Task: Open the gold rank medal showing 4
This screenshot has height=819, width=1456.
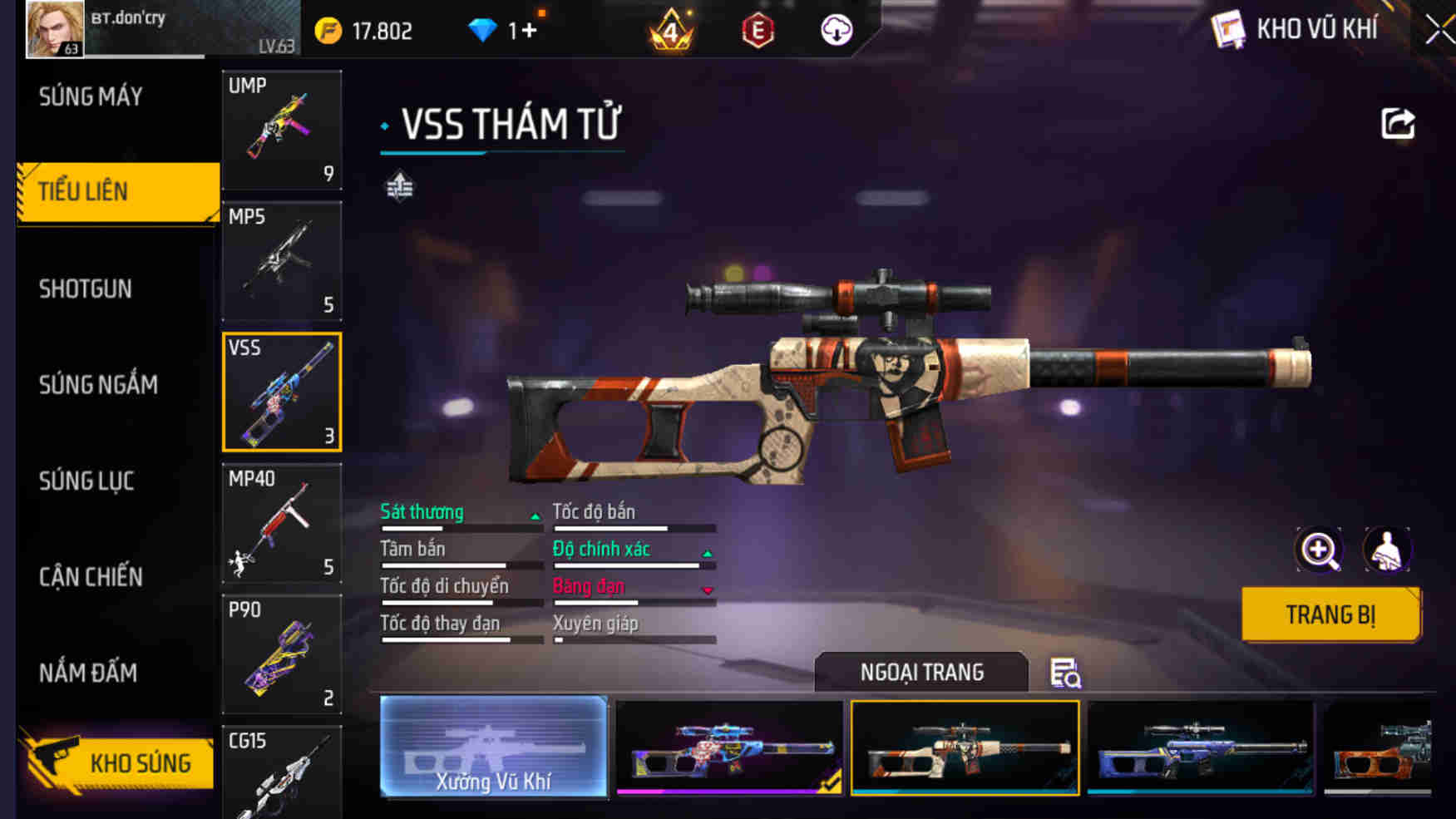Action: click(673, 30)
